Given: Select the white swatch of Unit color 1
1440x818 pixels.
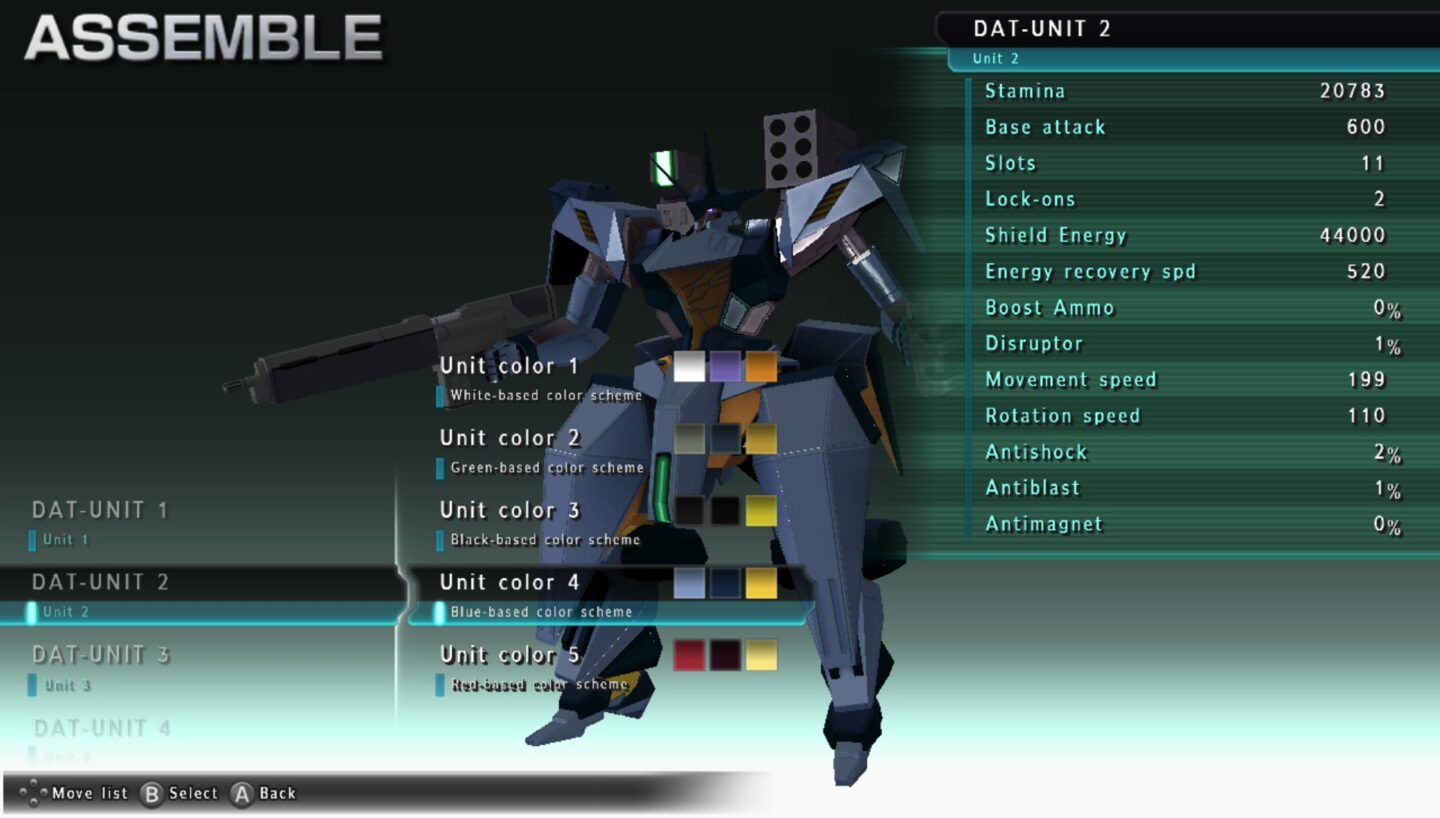Looking at the screenshot, I should point(690,366).
